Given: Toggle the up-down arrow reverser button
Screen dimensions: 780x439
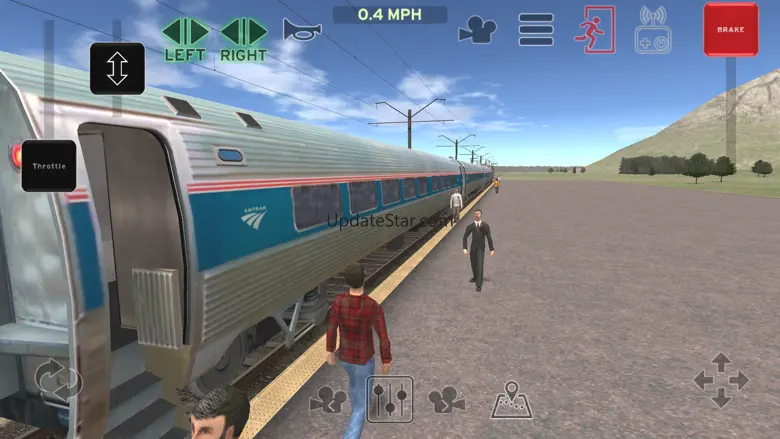Looking at the screenshot, I should [x=117, y=68].
